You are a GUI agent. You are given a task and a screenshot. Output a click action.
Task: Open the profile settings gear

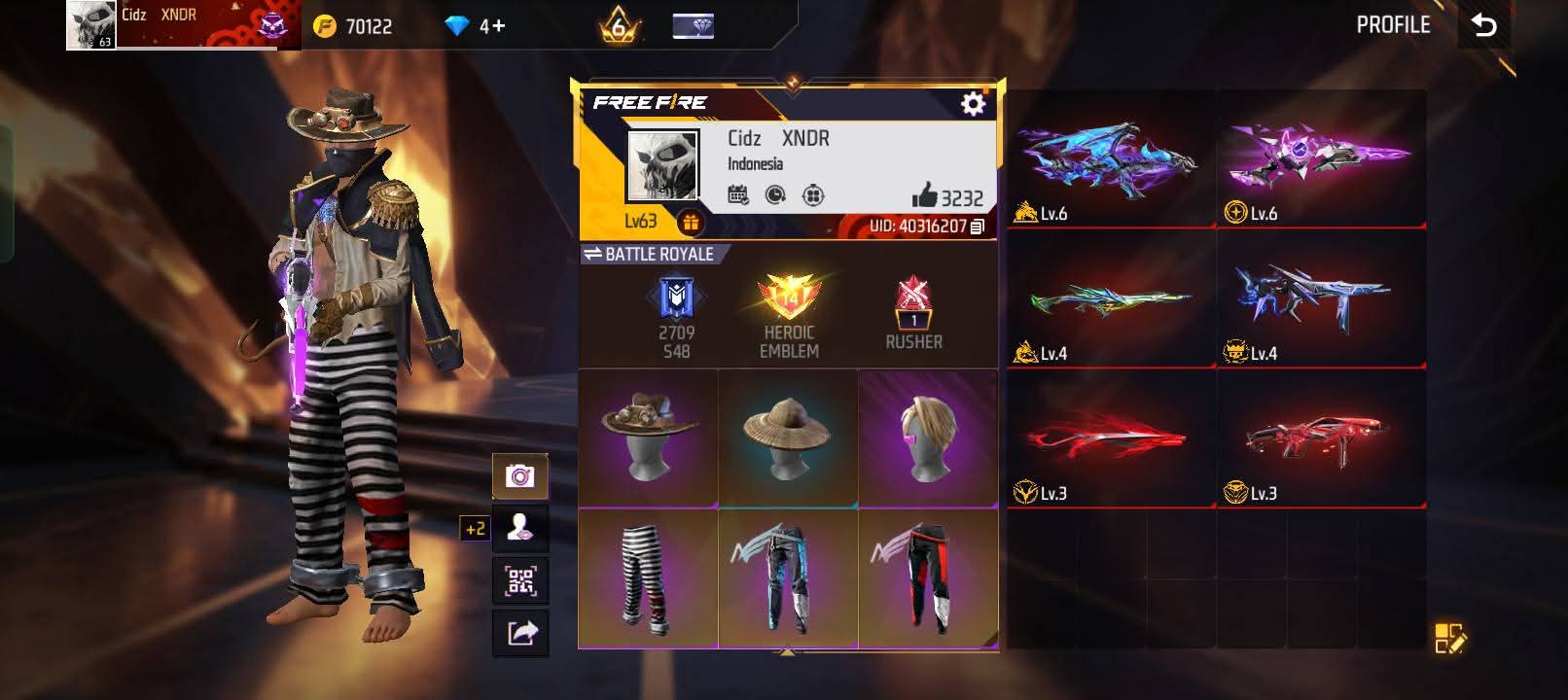[x=973, y=104]
